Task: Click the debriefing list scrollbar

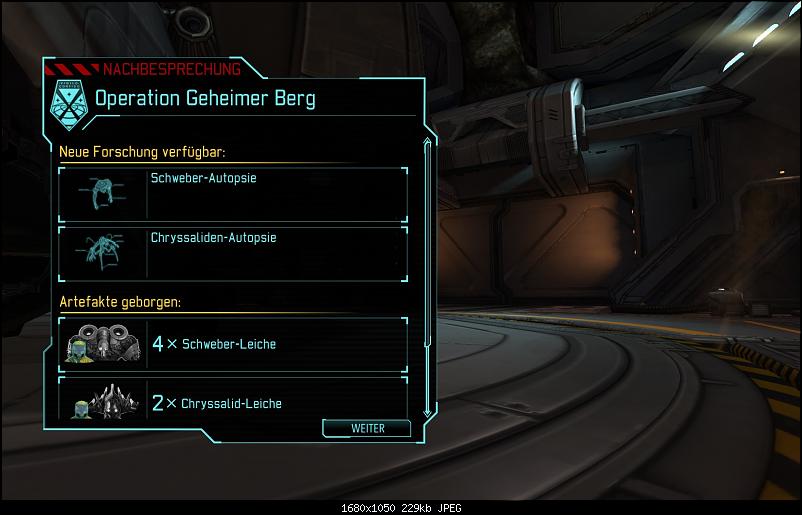Action: click(x=427, y=278)
